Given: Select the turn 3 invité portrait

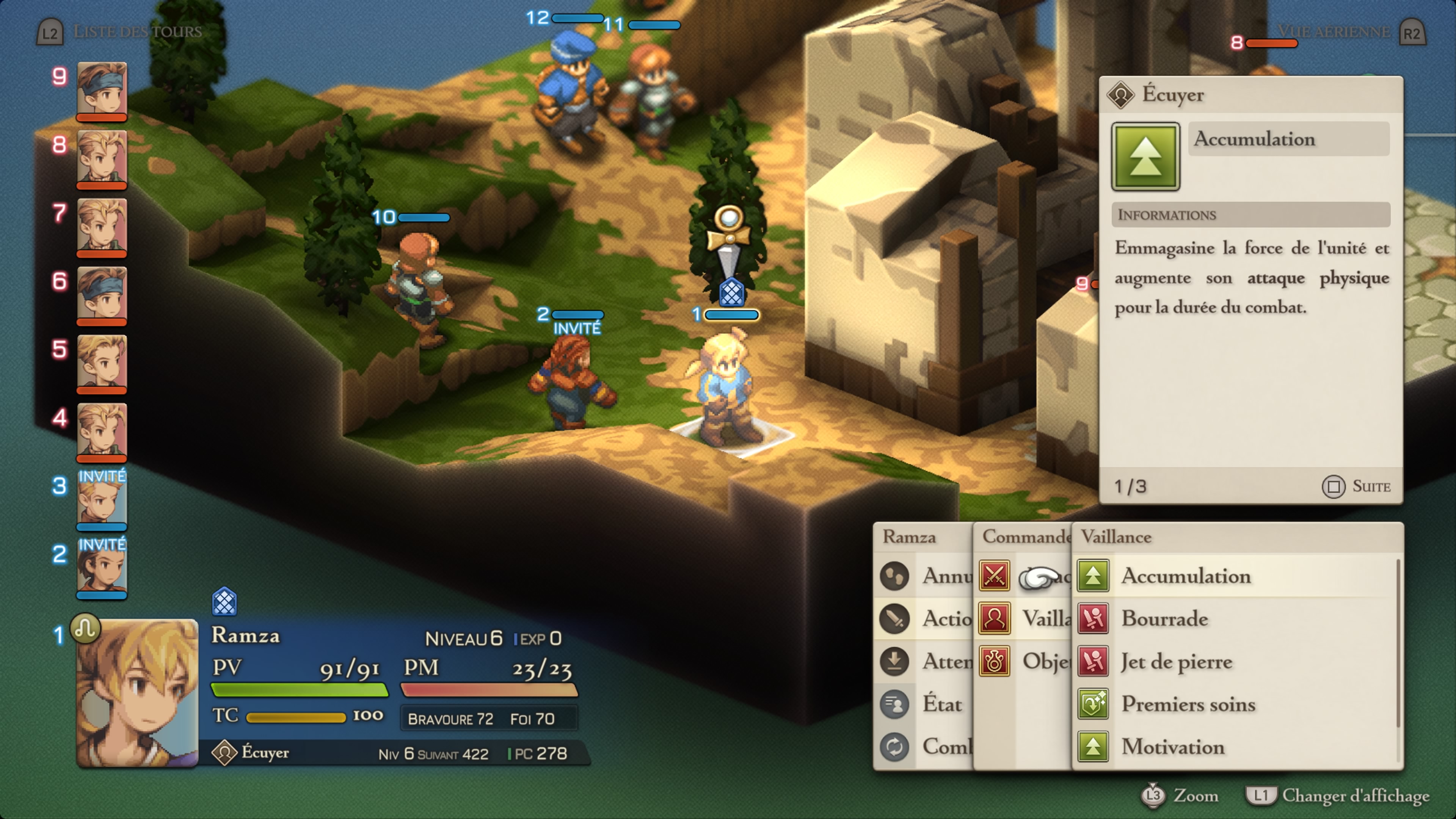Looking at the screenshot, I should (x=102, y=499).
